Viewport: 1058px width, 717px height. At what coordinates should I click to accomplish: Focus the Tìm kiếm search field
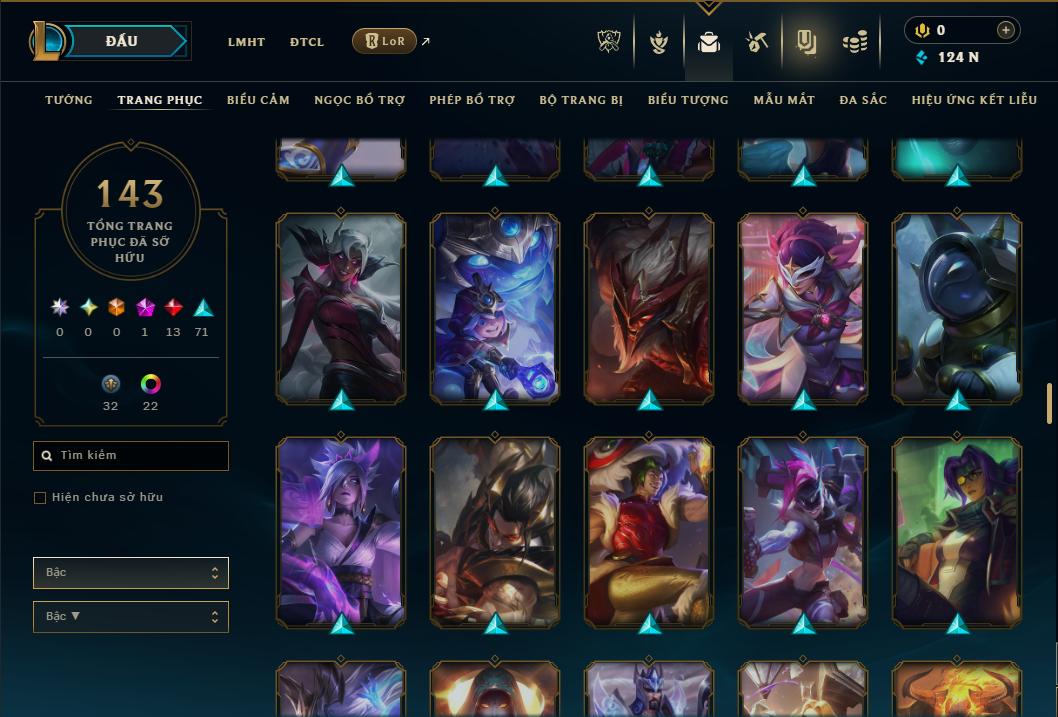point(131,456)
